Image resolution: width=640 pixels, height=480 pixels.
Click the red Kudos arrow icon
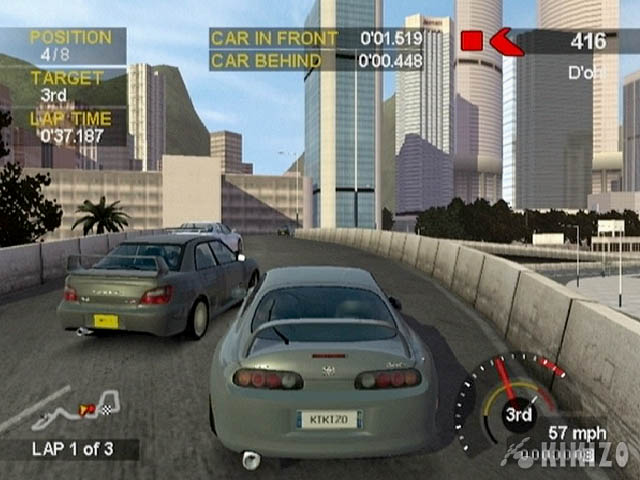(x=506, y=41)
